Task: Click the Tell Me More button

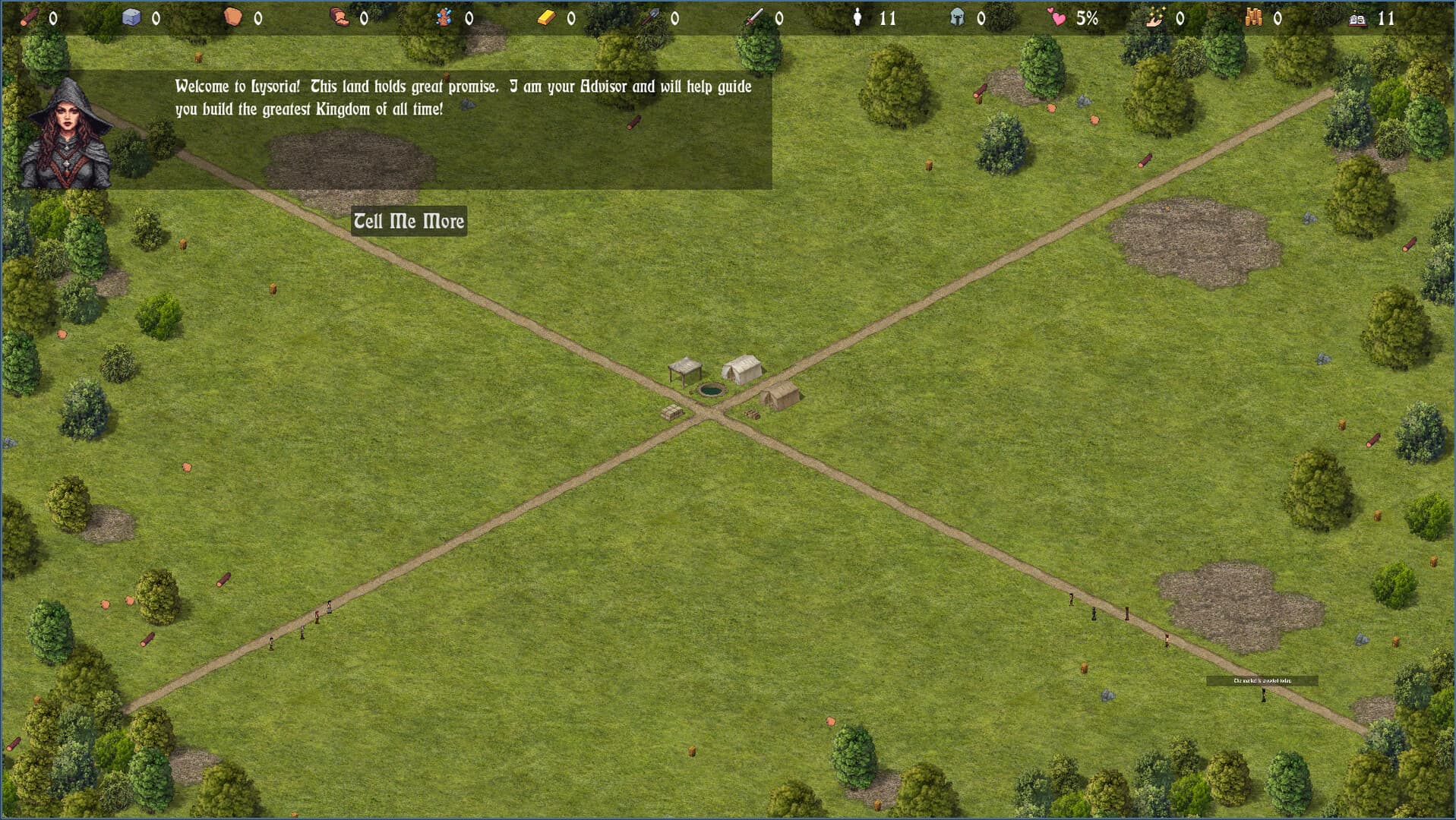Action: pos(409,222)
